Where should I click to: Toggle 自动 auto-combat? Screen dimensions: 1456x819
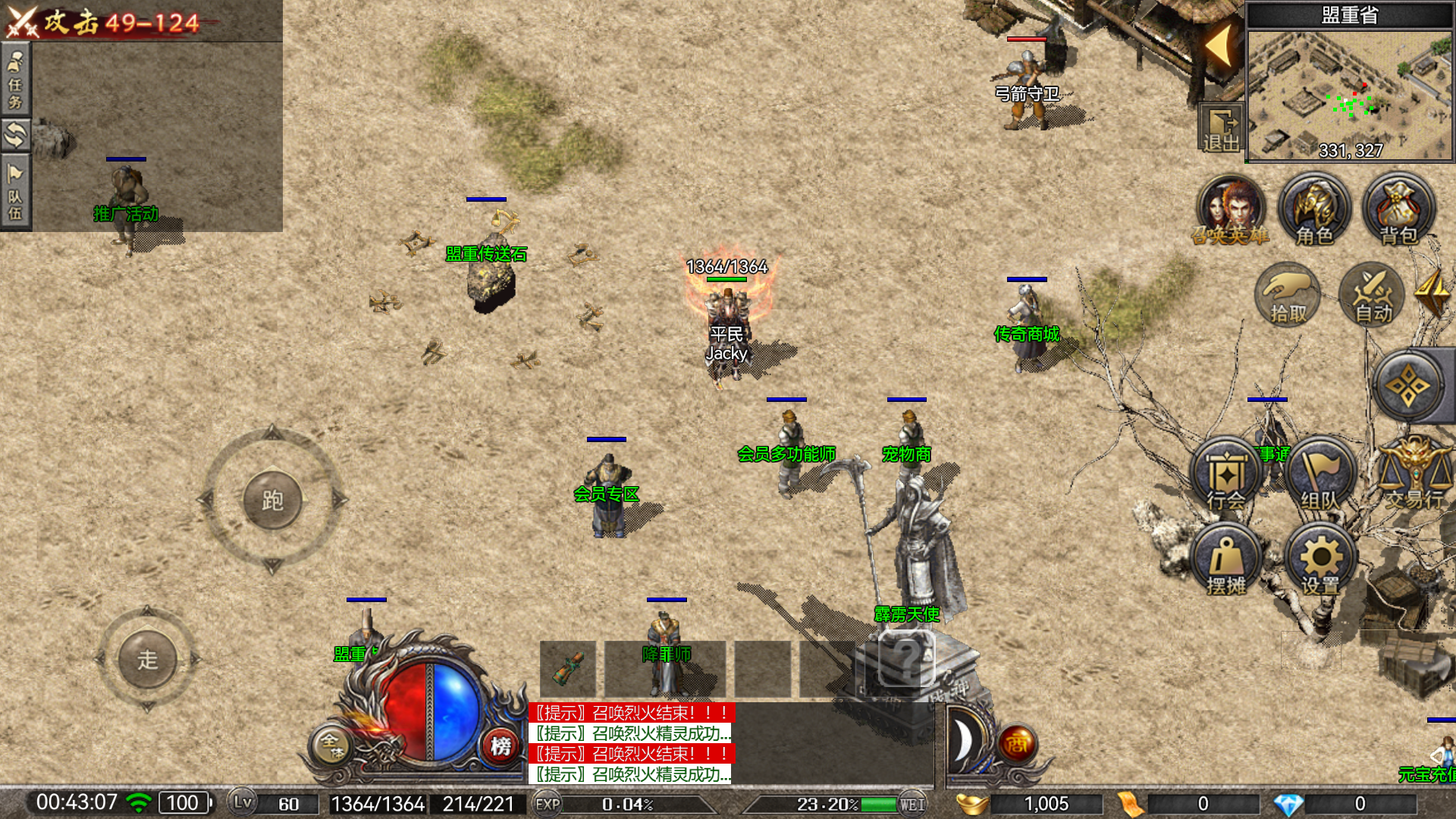(1373, 296)
